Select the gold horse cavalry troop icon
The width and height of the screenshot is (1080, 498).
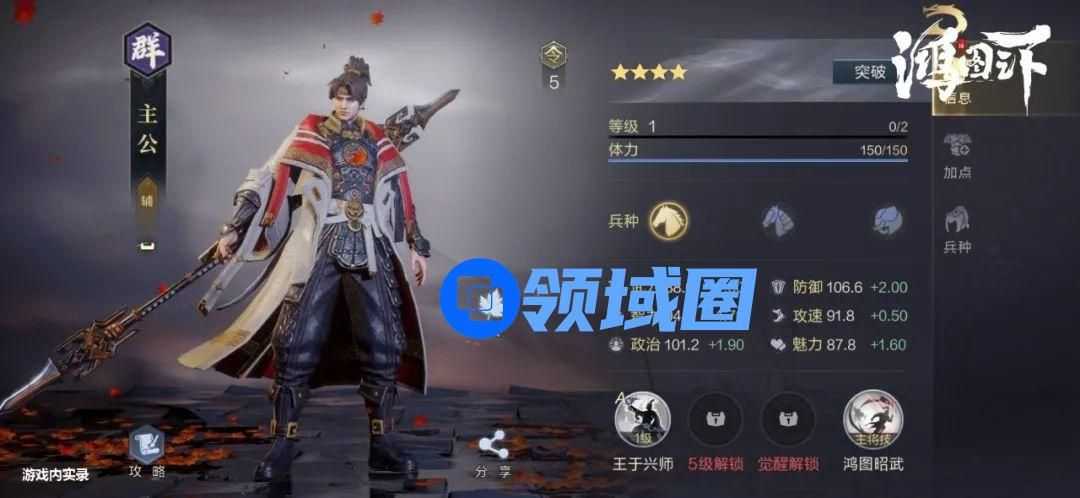click(668, 219)
